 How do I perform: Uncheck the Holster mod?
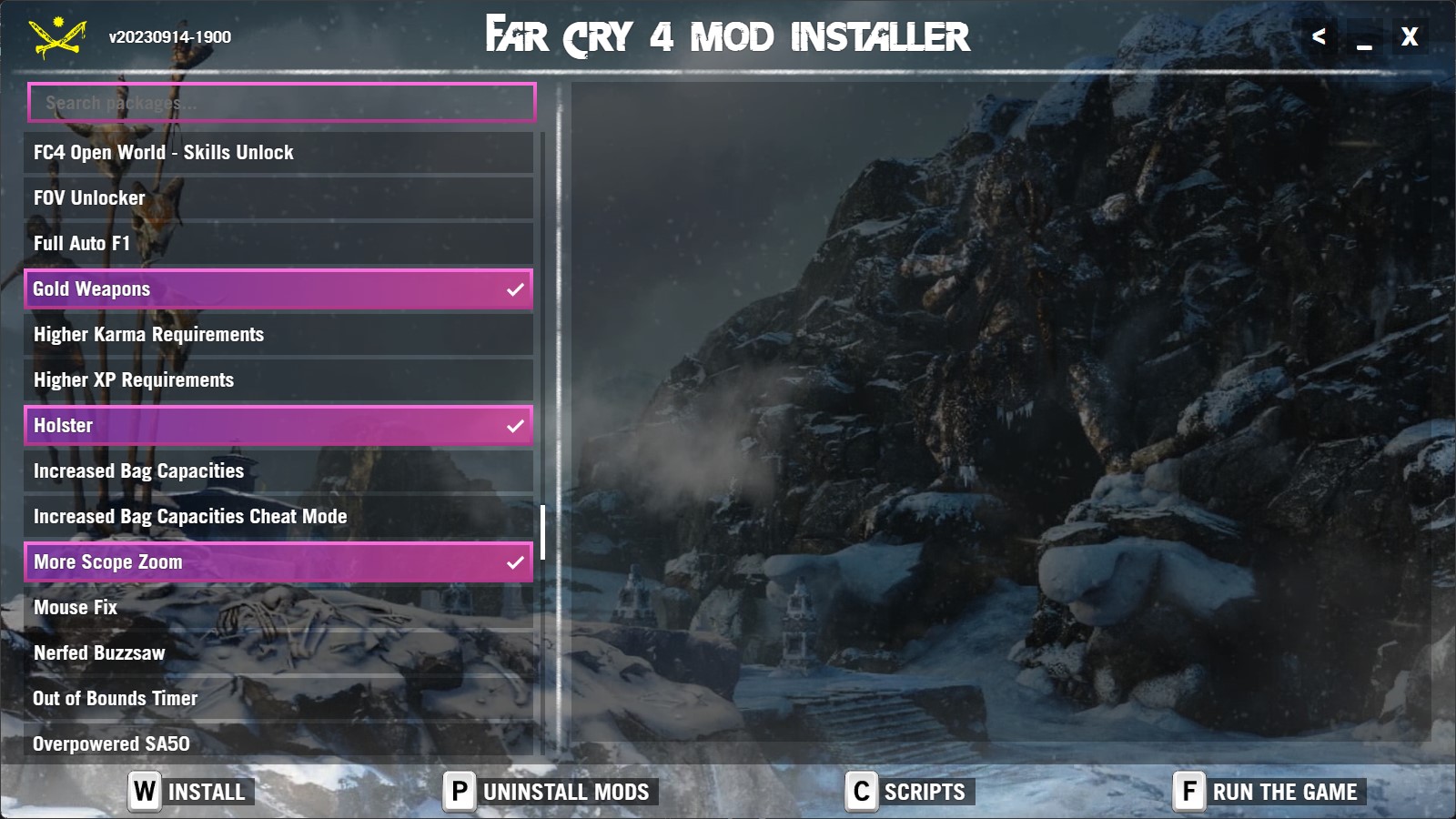click(x=278, y=426)
